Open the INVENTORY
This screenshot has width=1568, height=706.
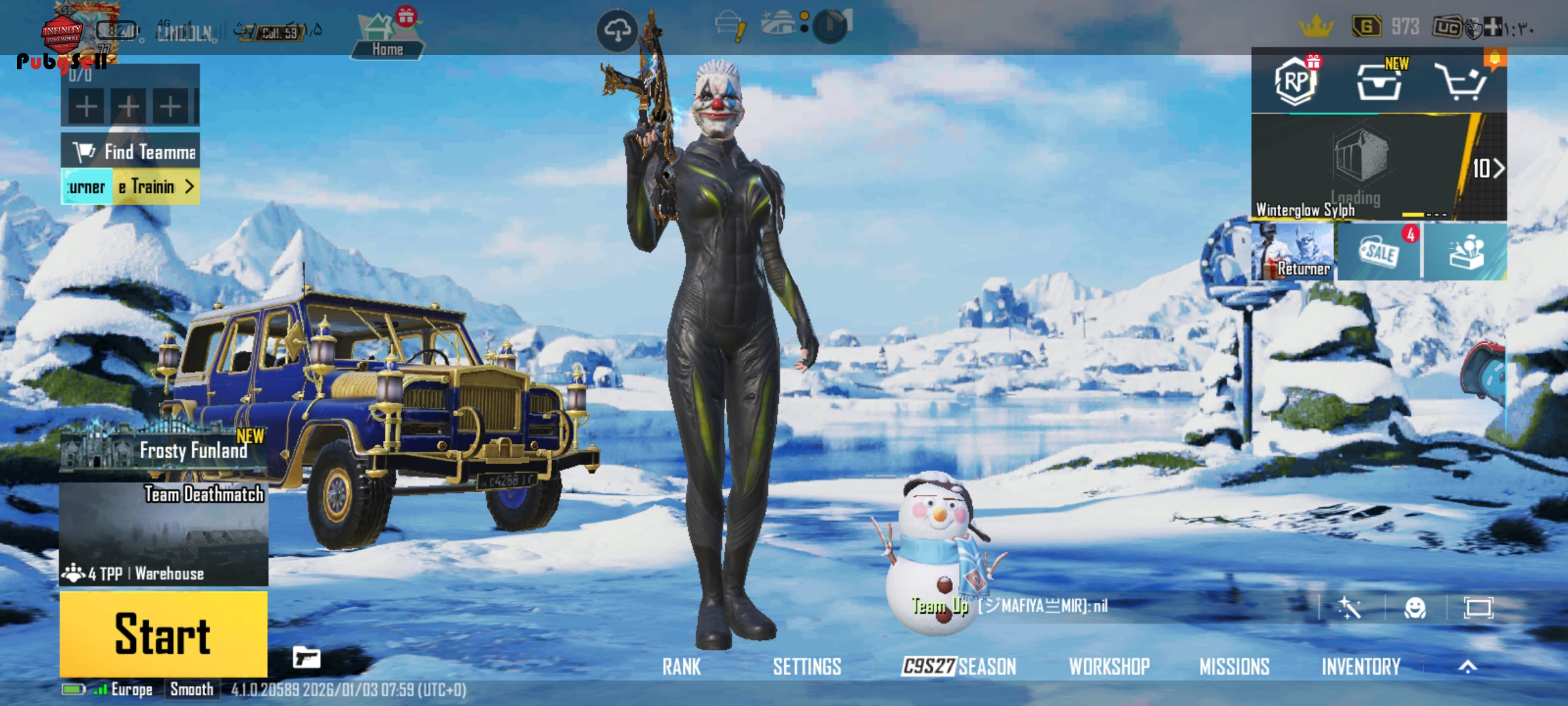coord(1361,667)
